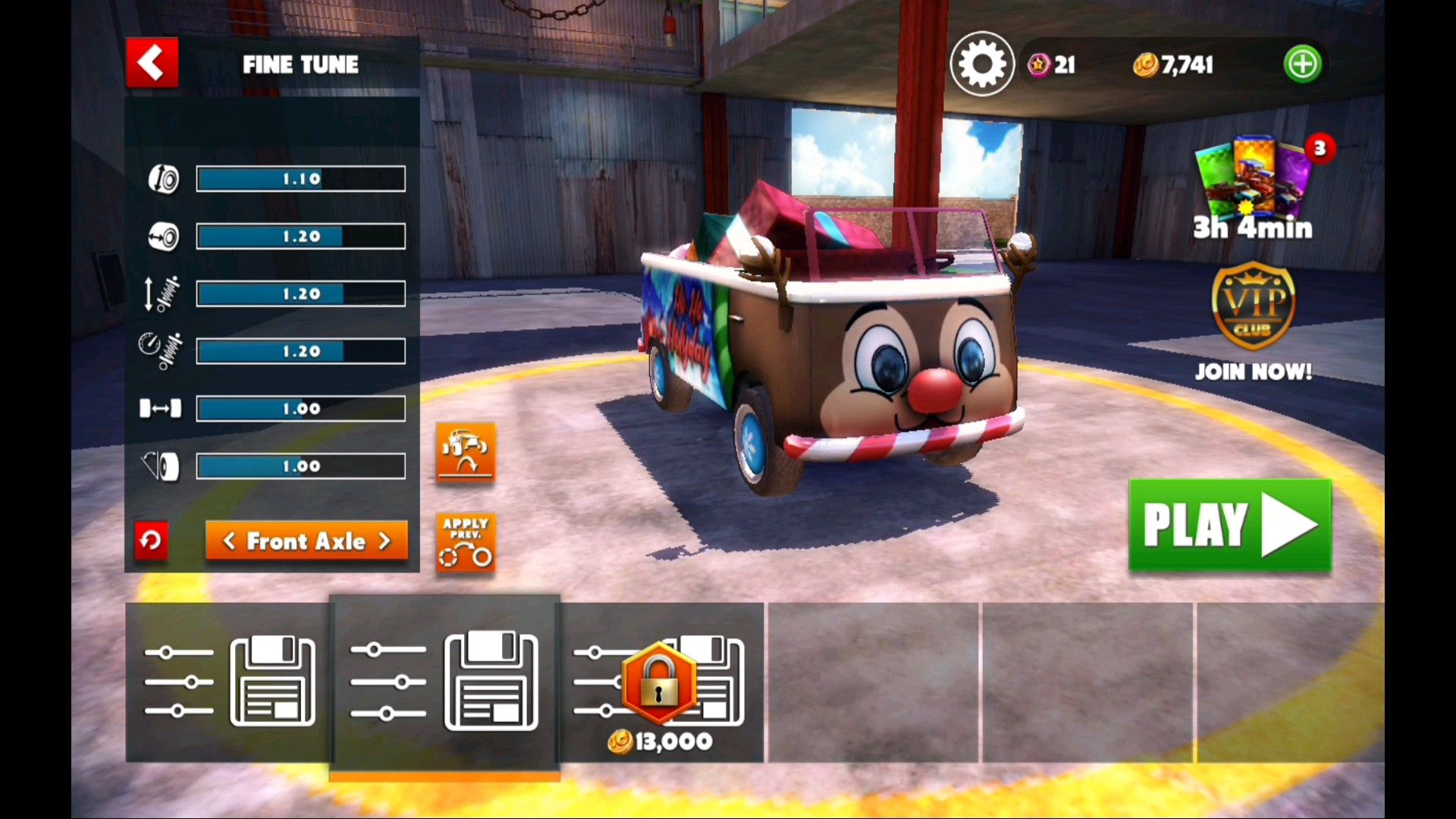Go back using the red arrow button

152,63
